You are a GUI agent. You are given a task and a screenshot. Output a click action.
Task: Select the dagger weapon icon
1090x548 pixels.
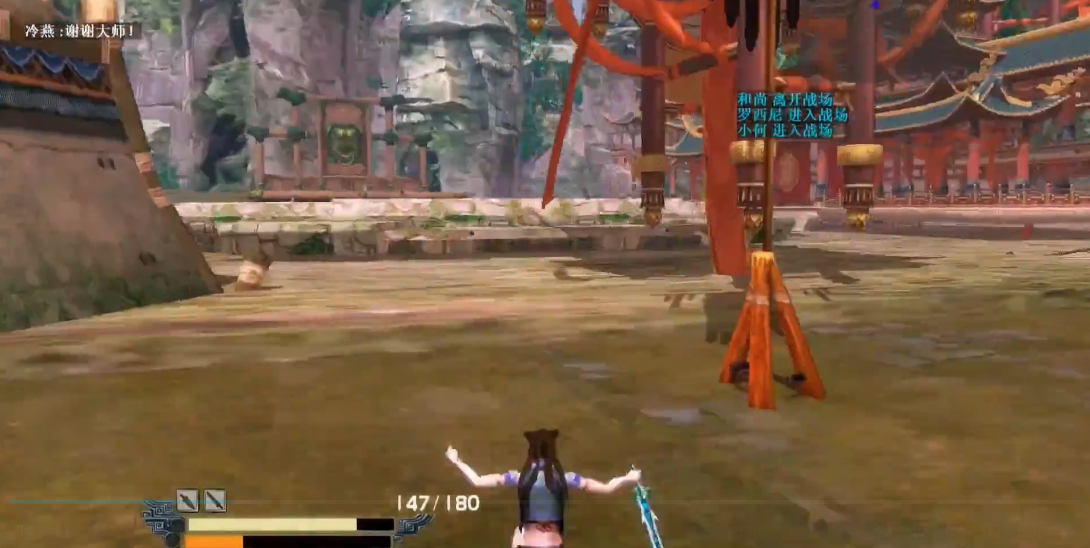point(187,500)
